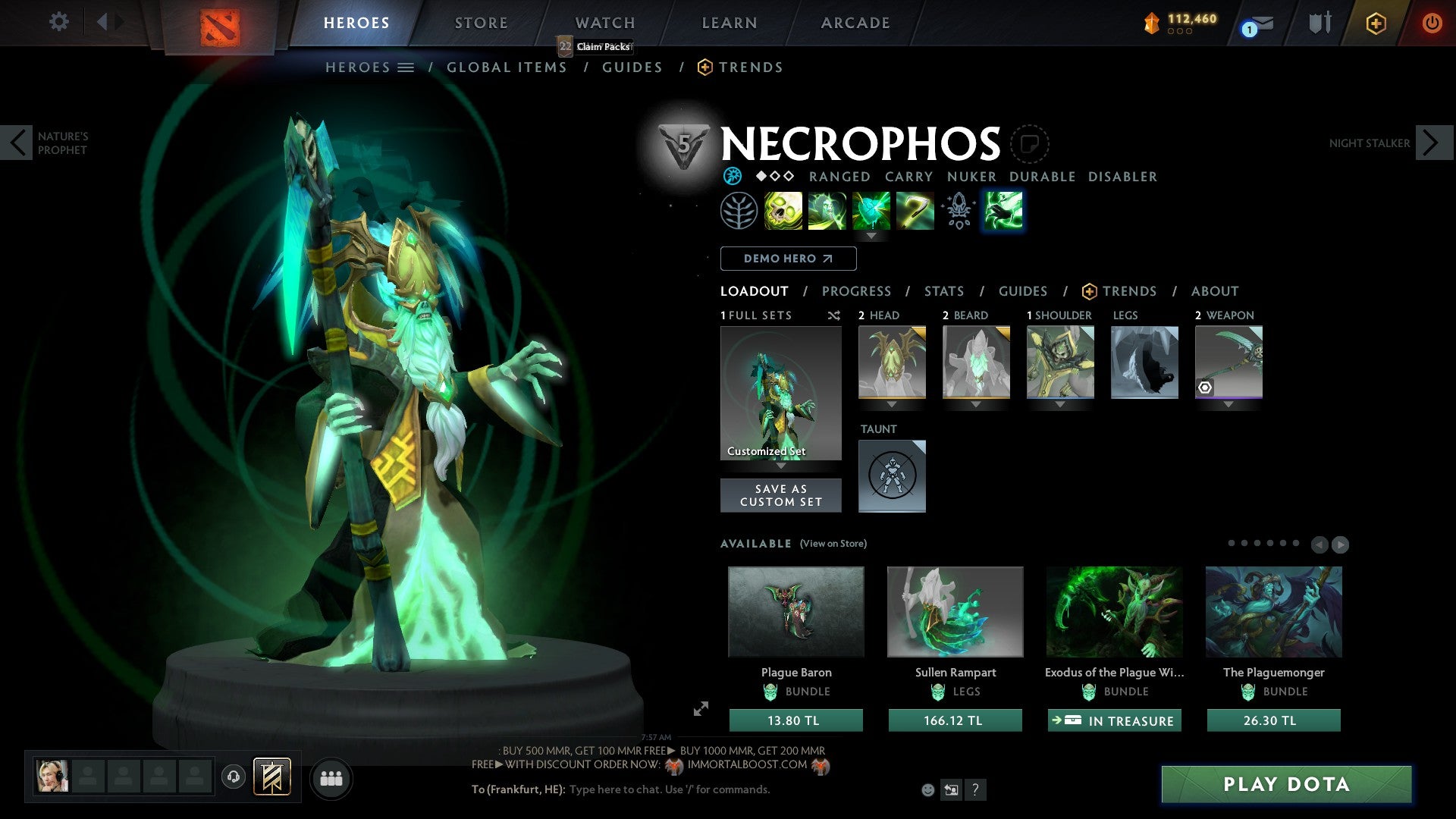Open the friends list people icon near the party slots

(x=331, y=777)
